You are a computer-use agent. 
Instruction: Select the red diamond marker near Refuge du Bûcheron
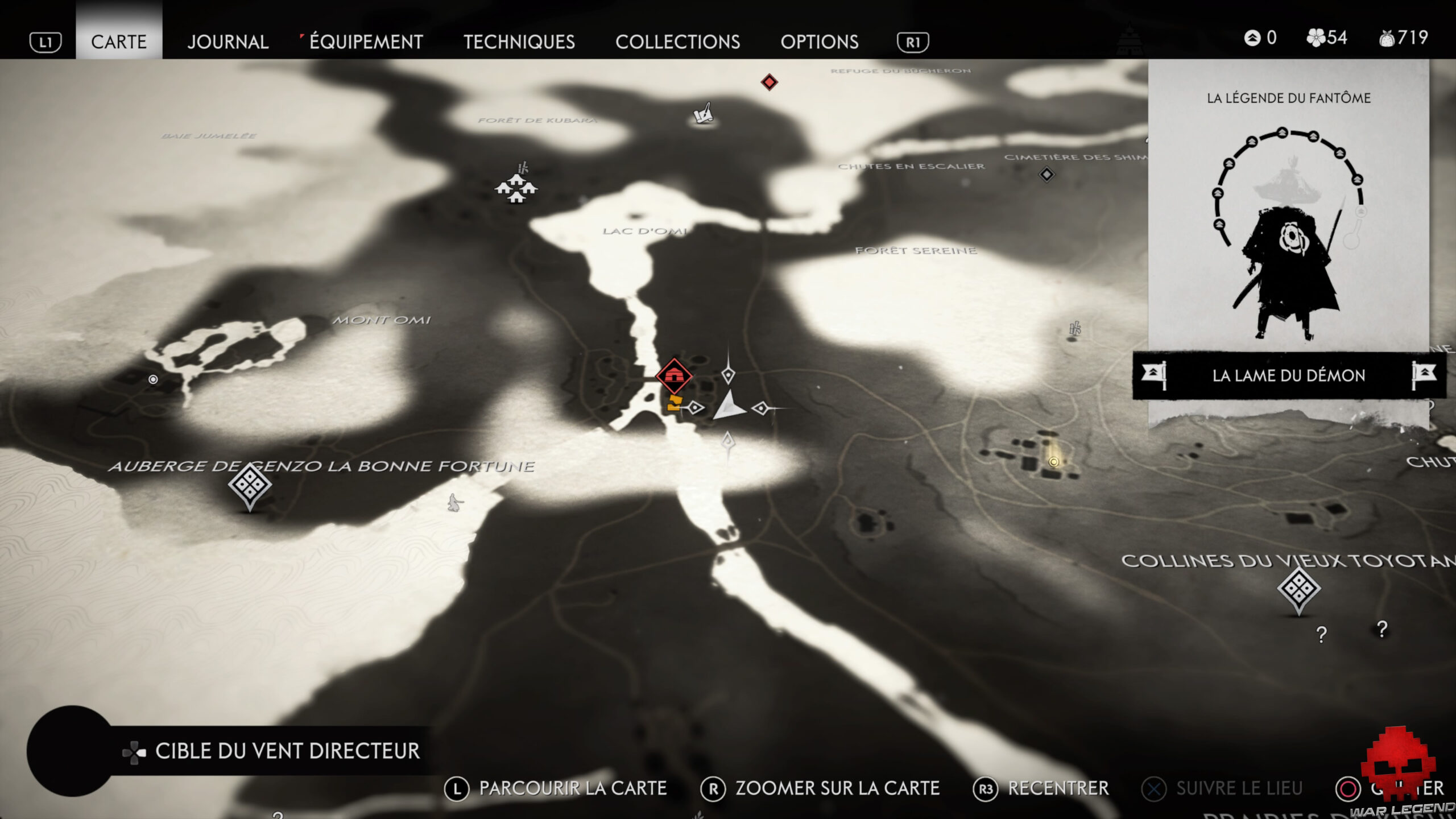pyautogui.click(x=769, y=82)
